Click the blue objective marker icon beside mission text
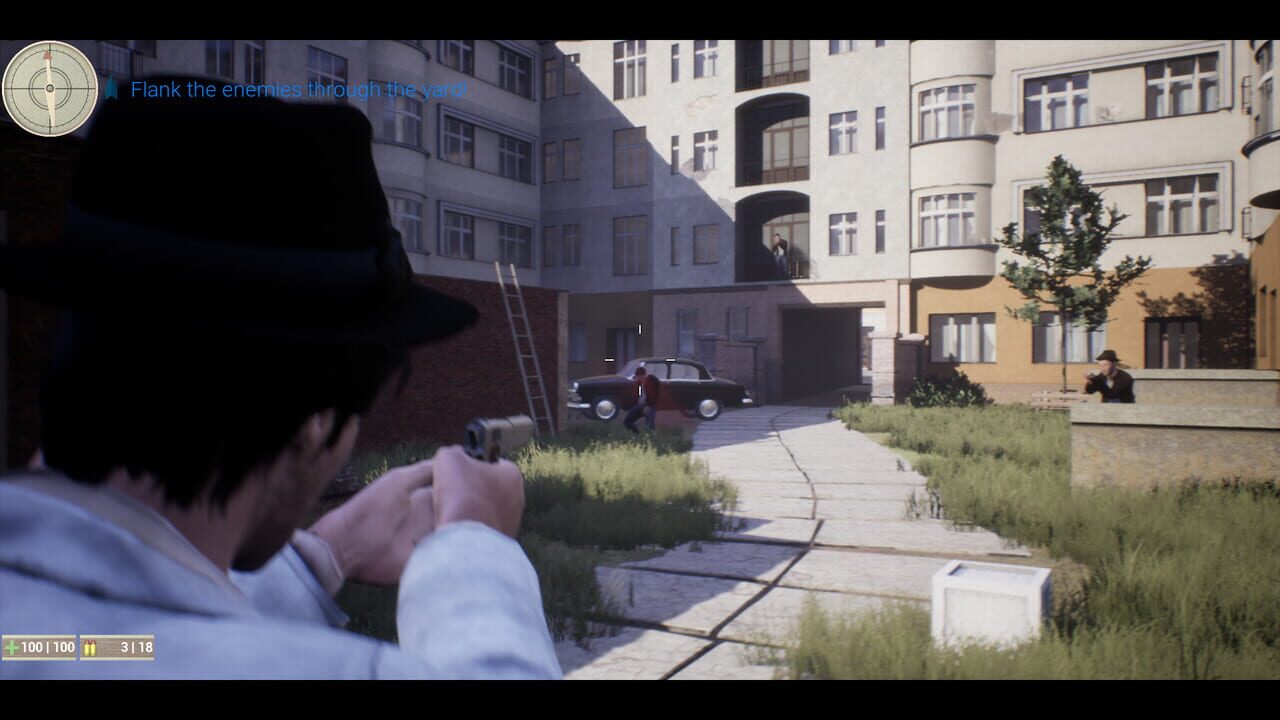This screenshot has height=720, width=1280. [x=113, y=89]
